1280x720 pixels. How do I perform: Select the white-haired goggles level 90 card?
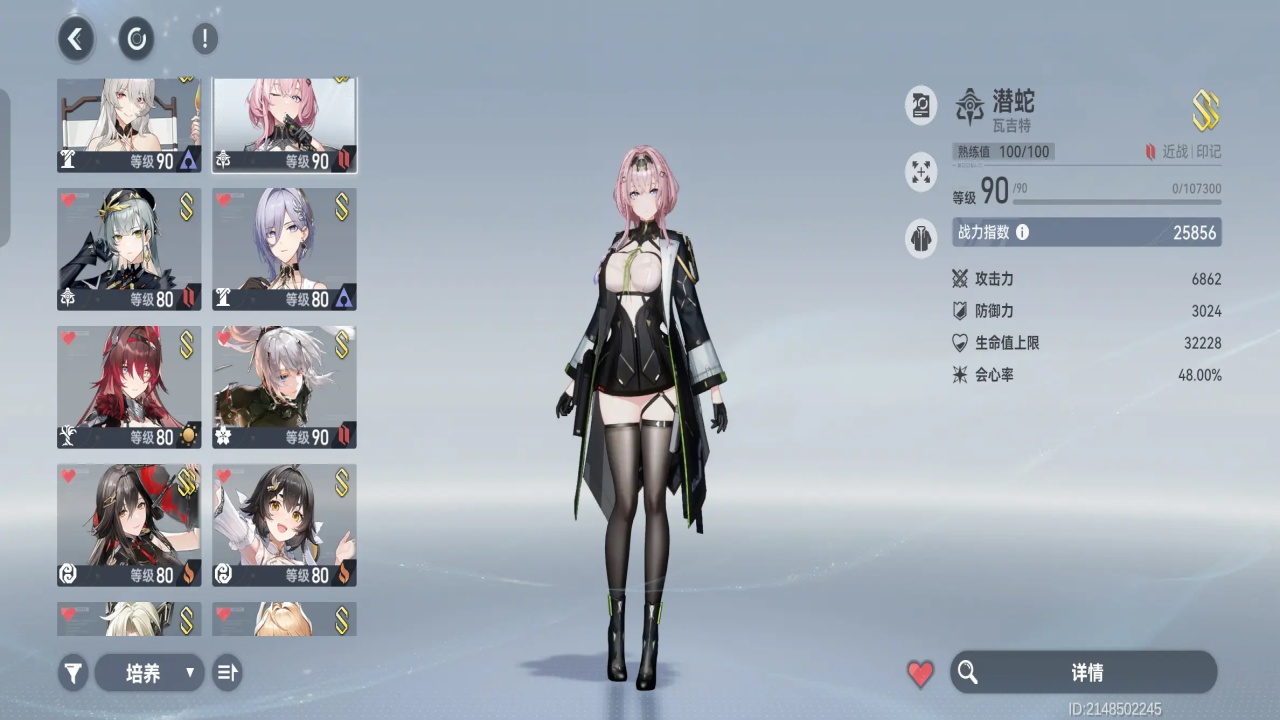284,387
